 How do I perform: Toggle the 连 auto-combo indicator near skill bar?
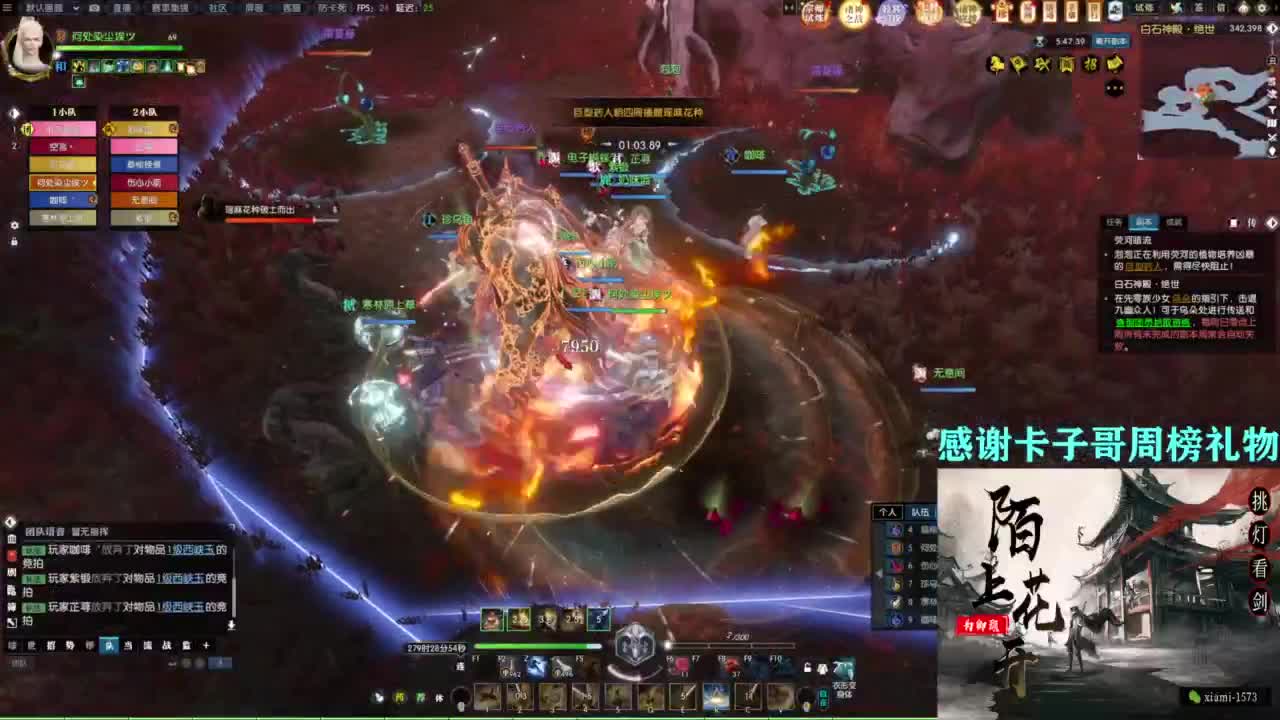point(460,664)
